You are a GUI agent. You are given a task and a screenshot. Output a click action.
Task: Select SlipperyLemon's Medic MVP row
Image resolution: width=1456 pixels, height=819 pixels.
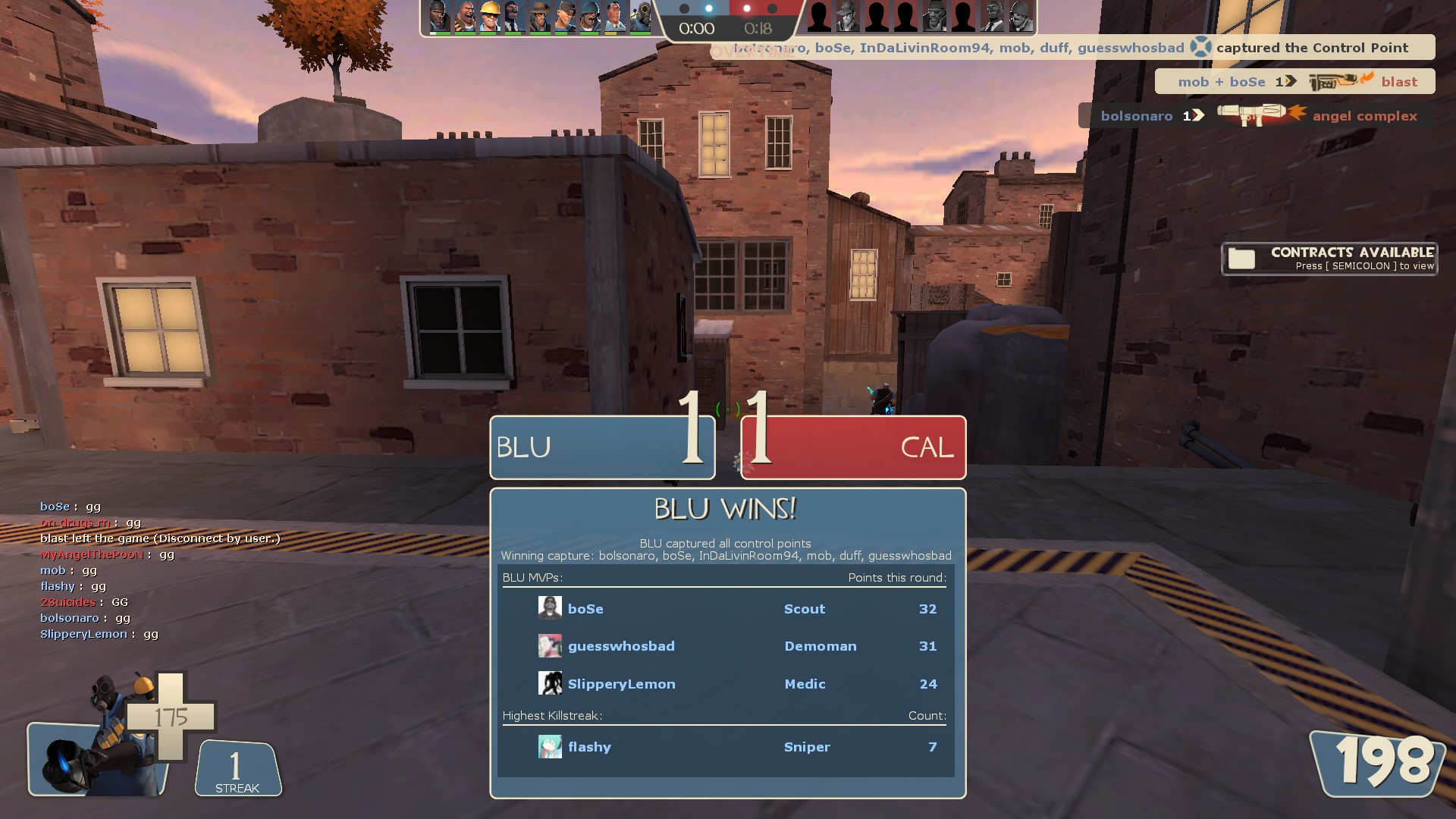(726, 684)
